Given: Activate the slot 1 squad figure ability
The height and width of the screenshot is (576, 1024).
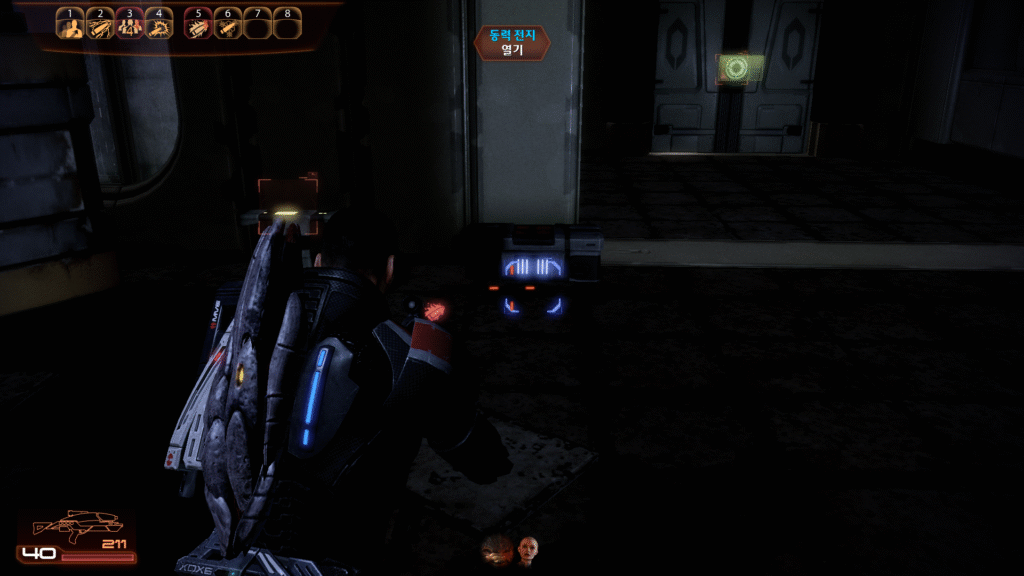Looking at the screenshot, I should (70, 28).
